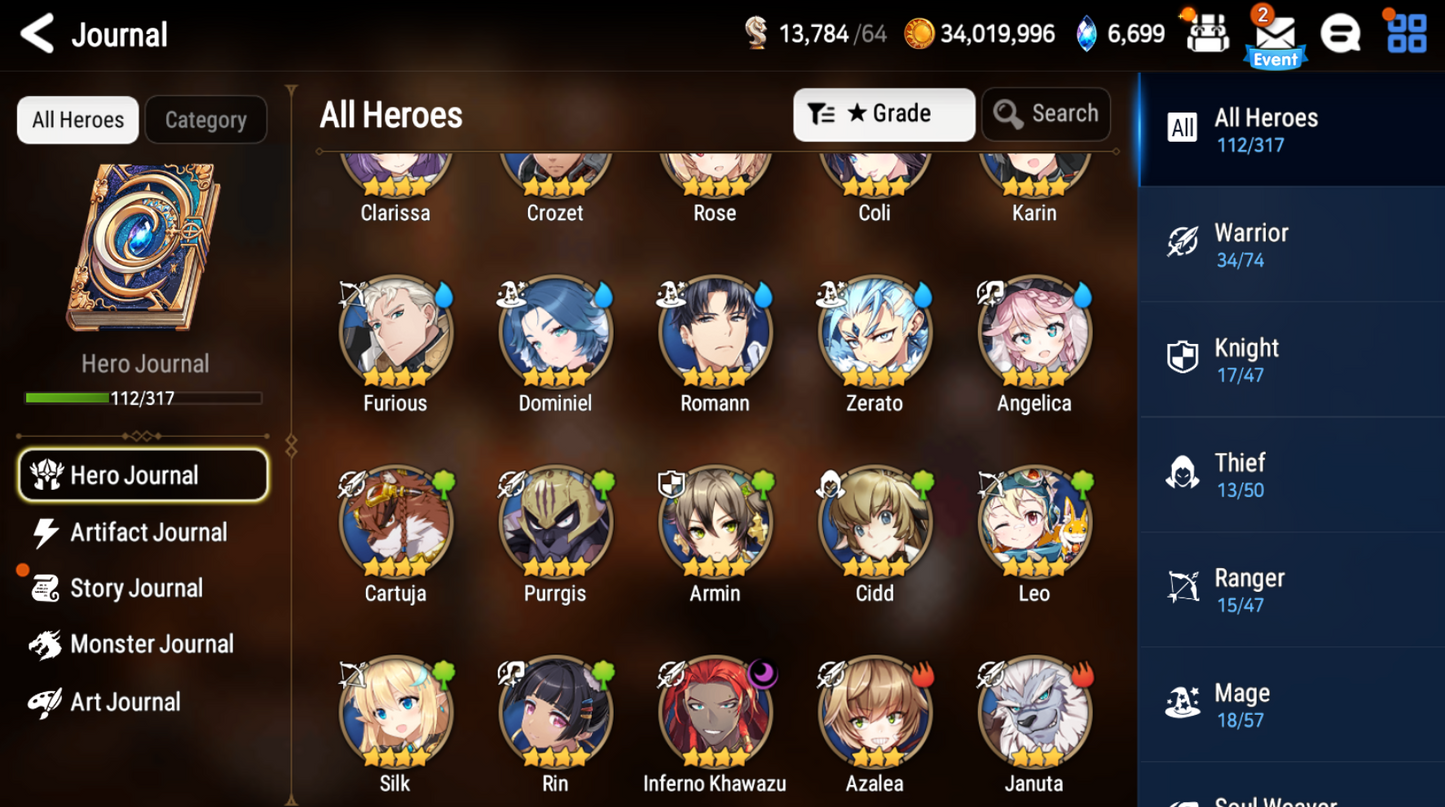Open the main menu grid
The width and height of the screenshot is (1445, 807).
click(1406, 33)
